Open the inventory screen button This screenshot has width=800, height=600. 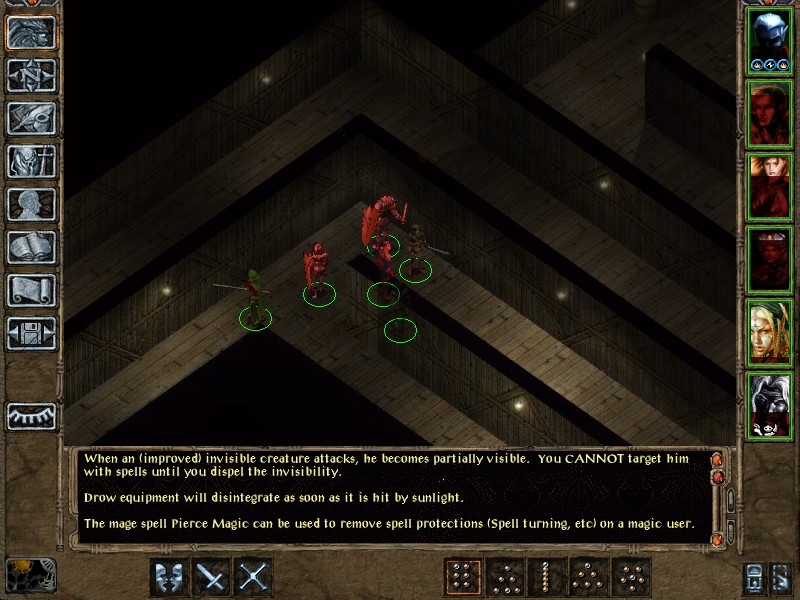31,161
